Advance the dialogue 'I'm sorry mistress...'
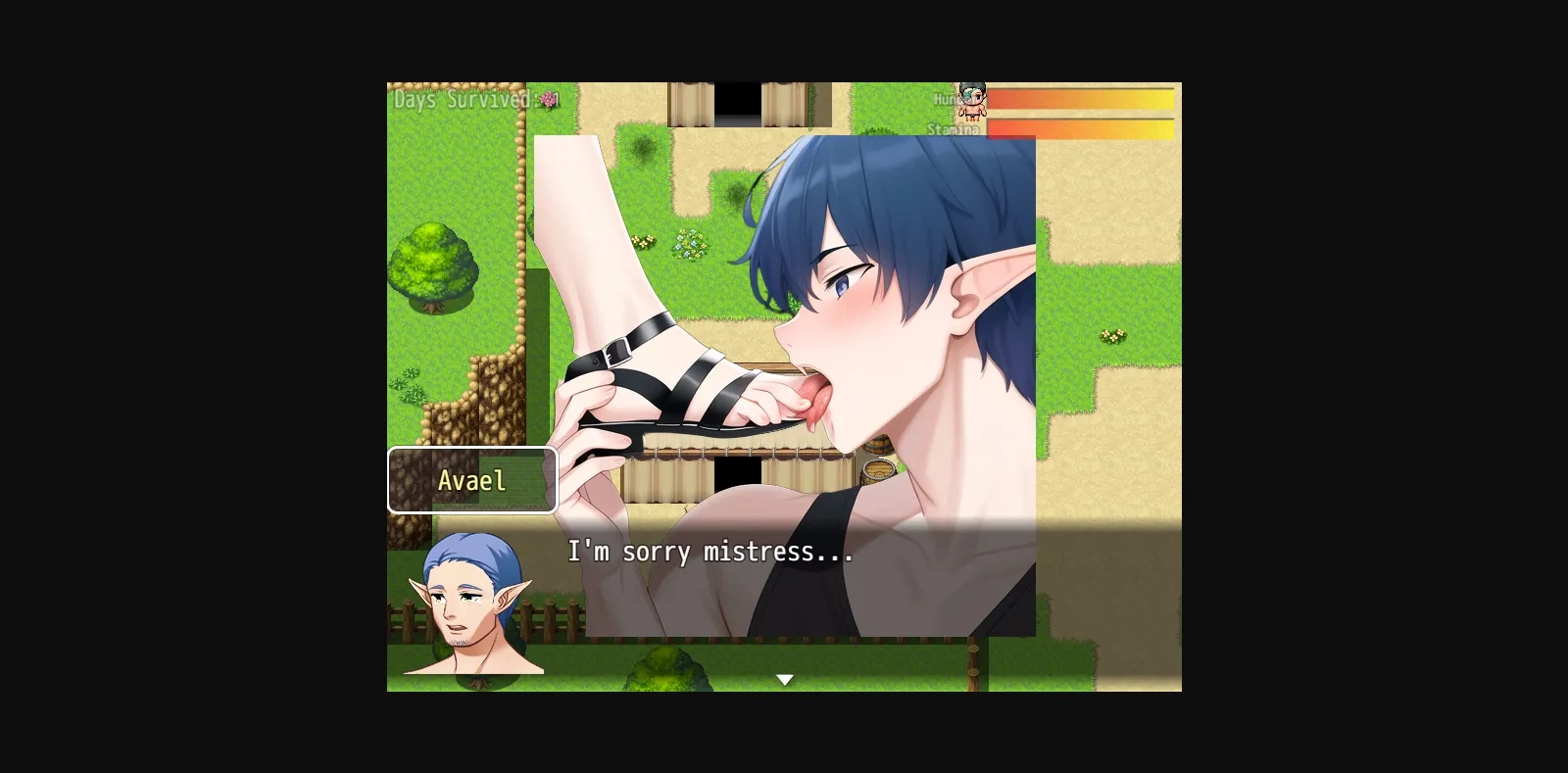Image resolution: width=1568 pixels, height=773 pixels. (x=708, y=552)
